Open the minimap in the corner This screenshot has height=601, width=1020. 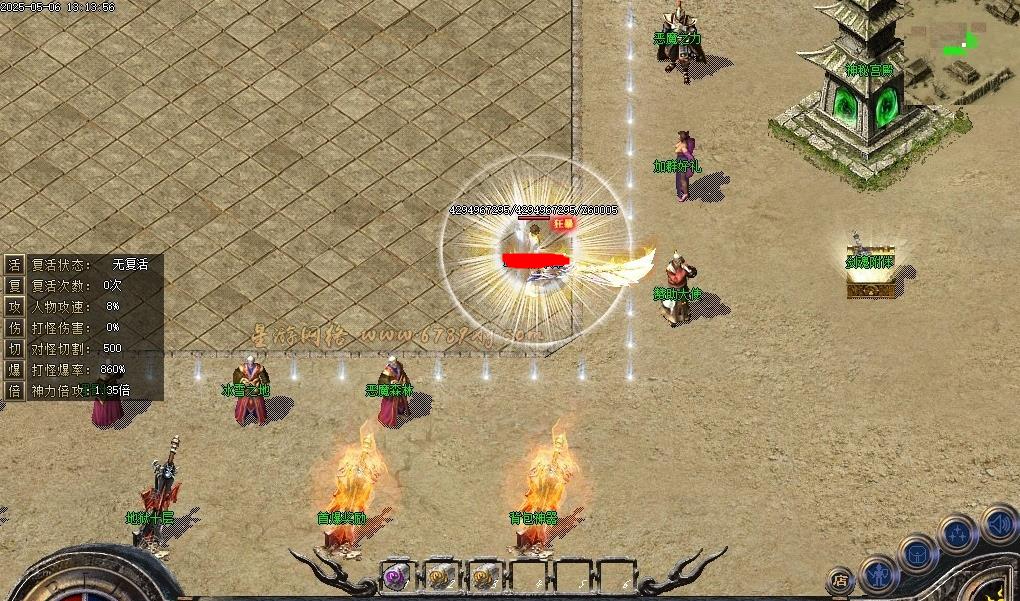961,45
